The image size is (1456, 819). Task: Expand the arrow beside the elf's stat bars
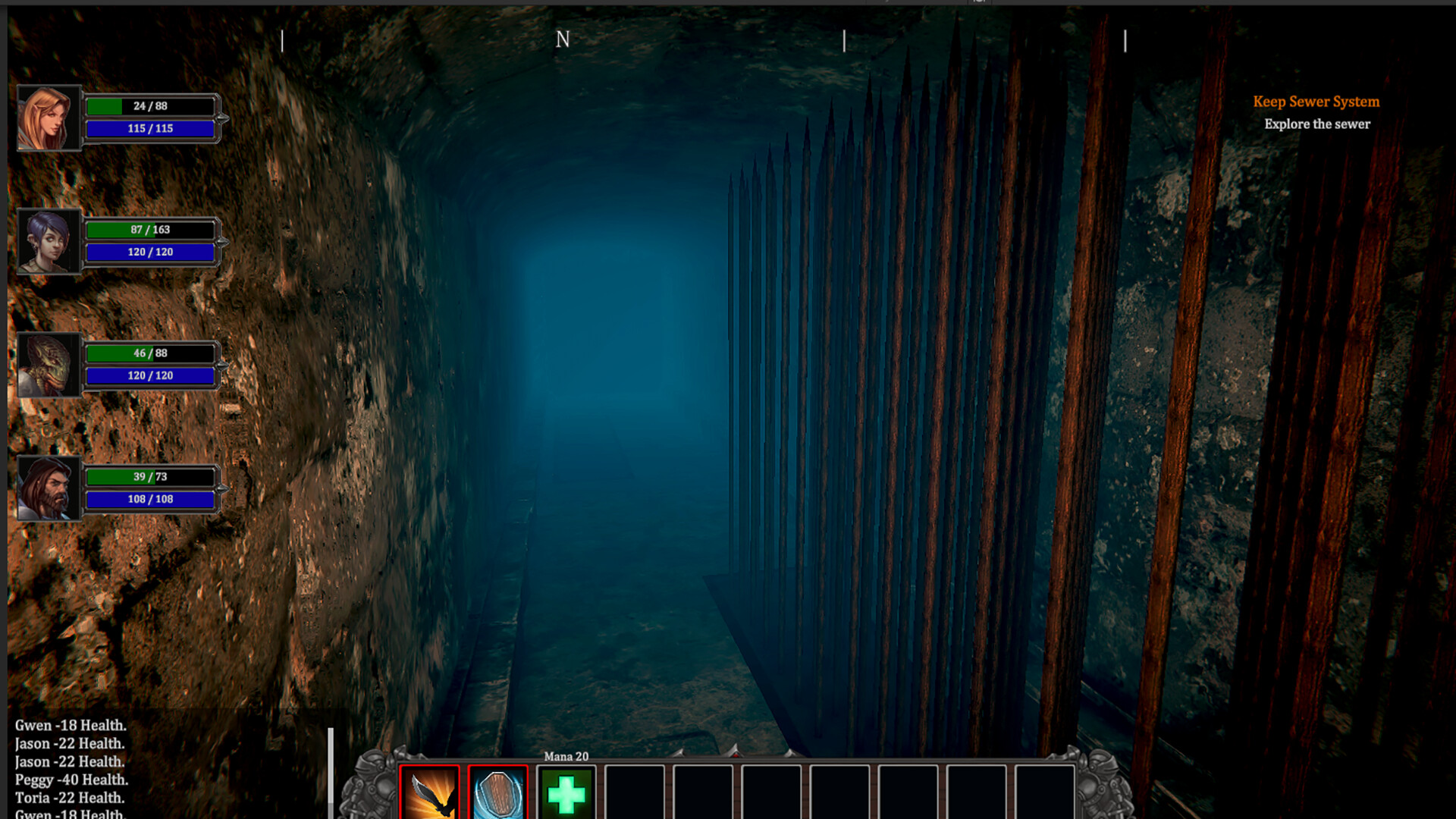[221, 118]
